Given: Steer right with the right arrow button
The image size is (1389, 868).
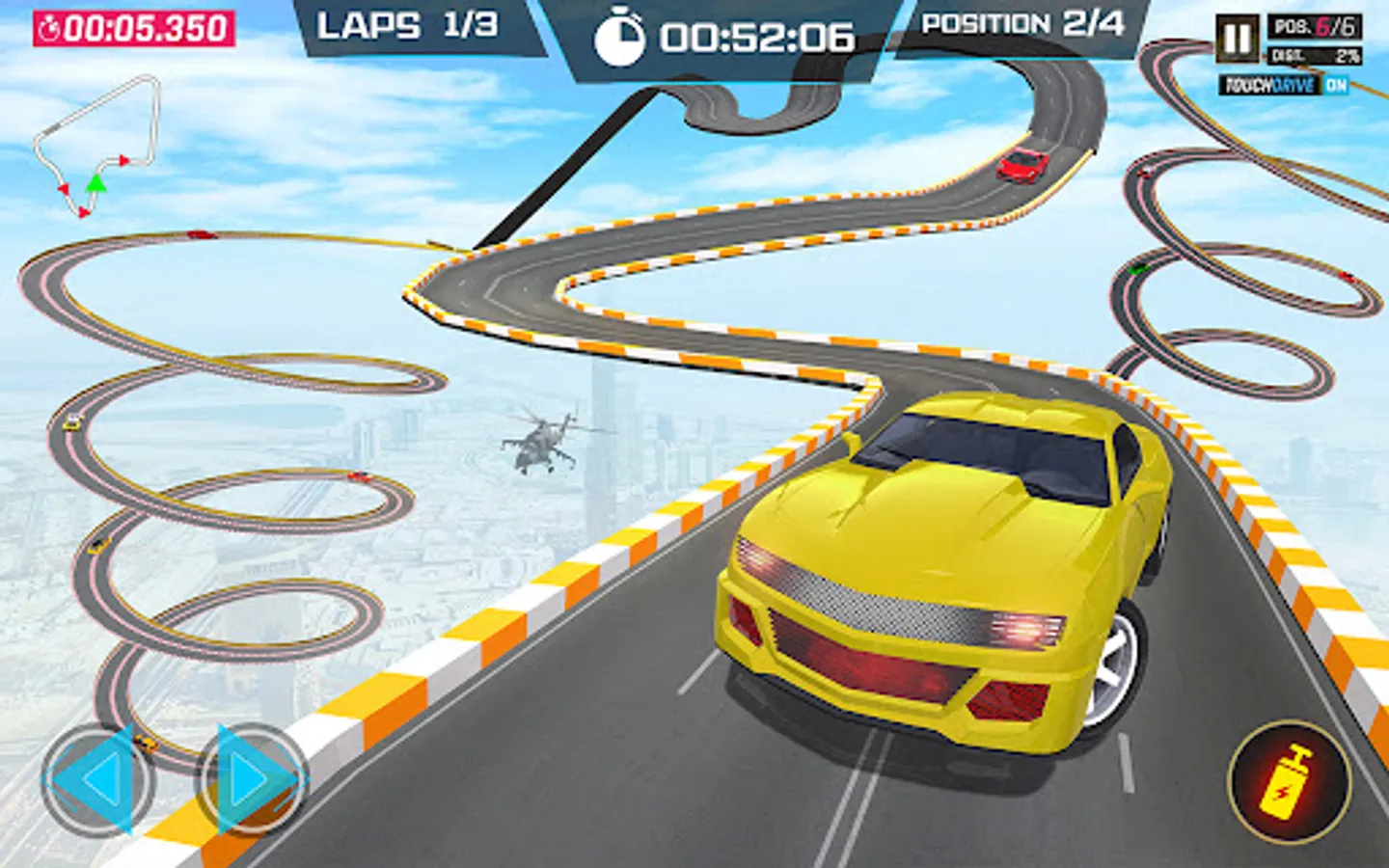Looking at the screenshot, I should (x=251, y=779).
